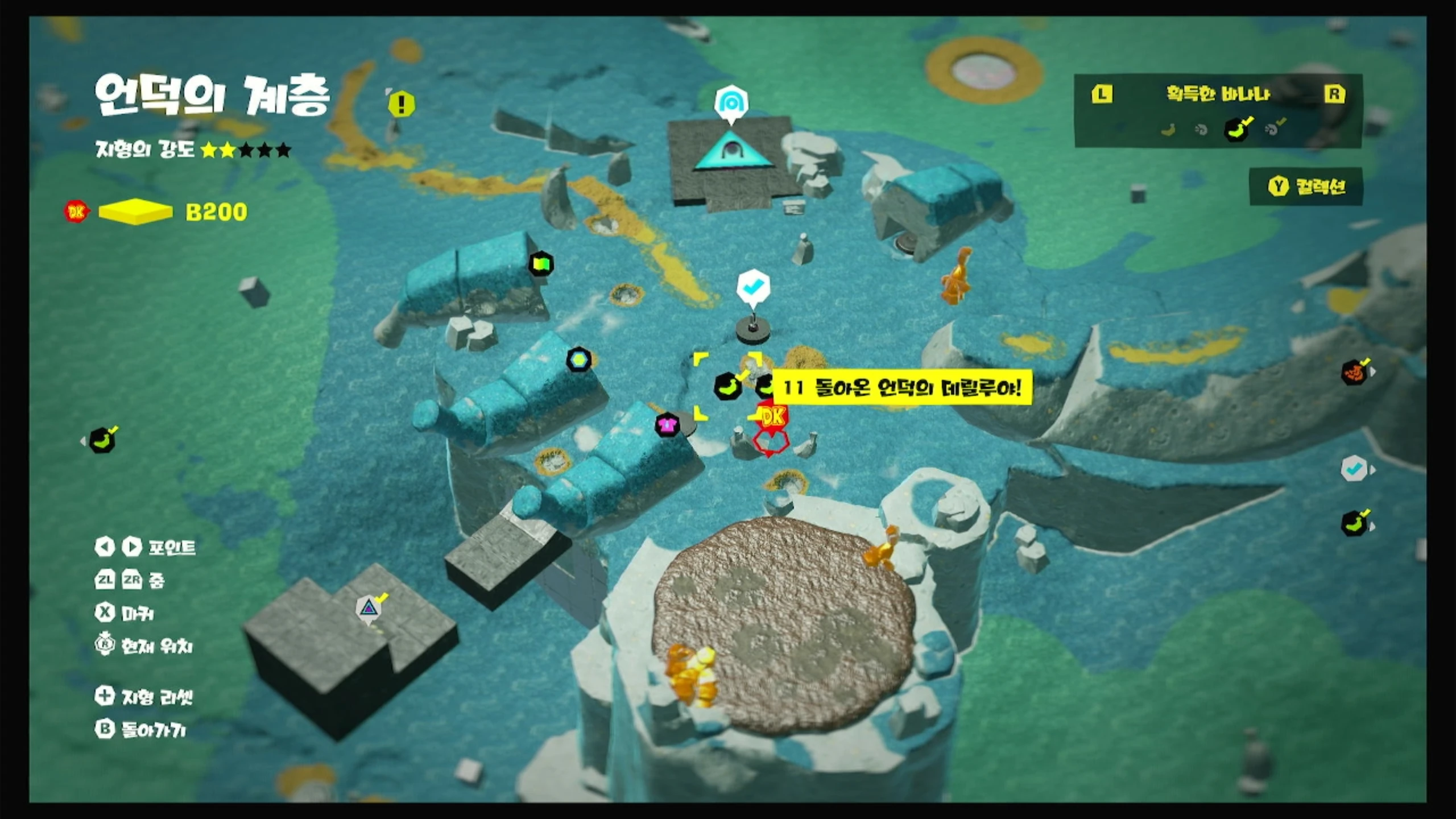Click the 지형 리셋 terrain reset option
Image resolution: width=1456 pixels, height=819 pixels.
[144, 696]
